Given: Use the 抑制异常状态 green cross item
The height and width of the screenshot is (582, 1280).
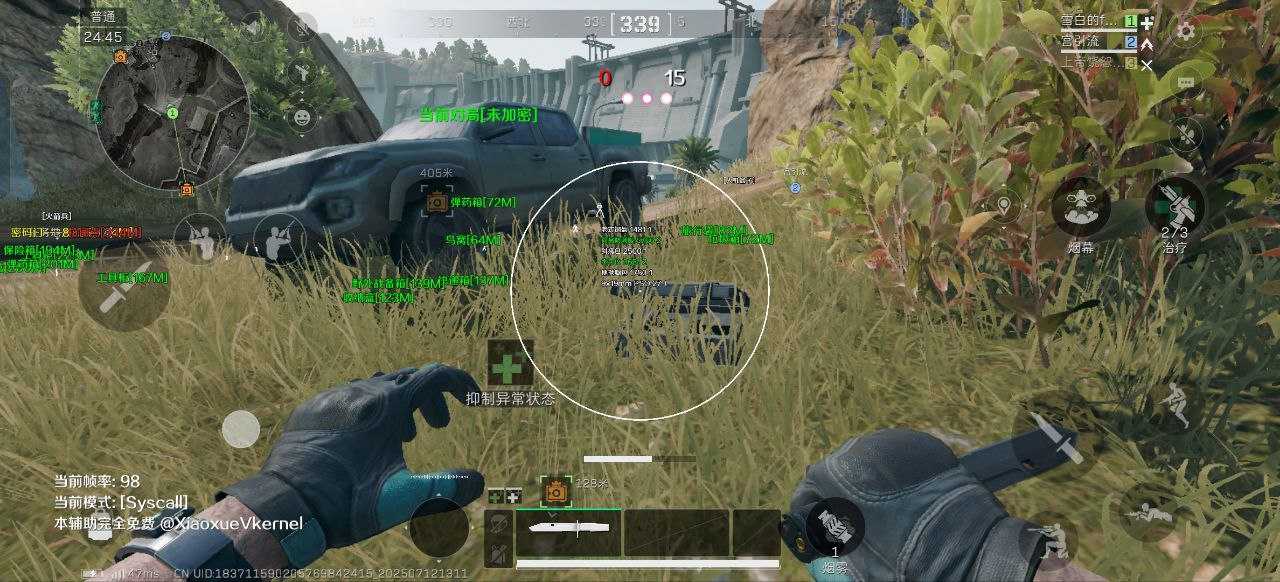Looking at the screenshot, I should pyautogui.click(x=510, y=365).
